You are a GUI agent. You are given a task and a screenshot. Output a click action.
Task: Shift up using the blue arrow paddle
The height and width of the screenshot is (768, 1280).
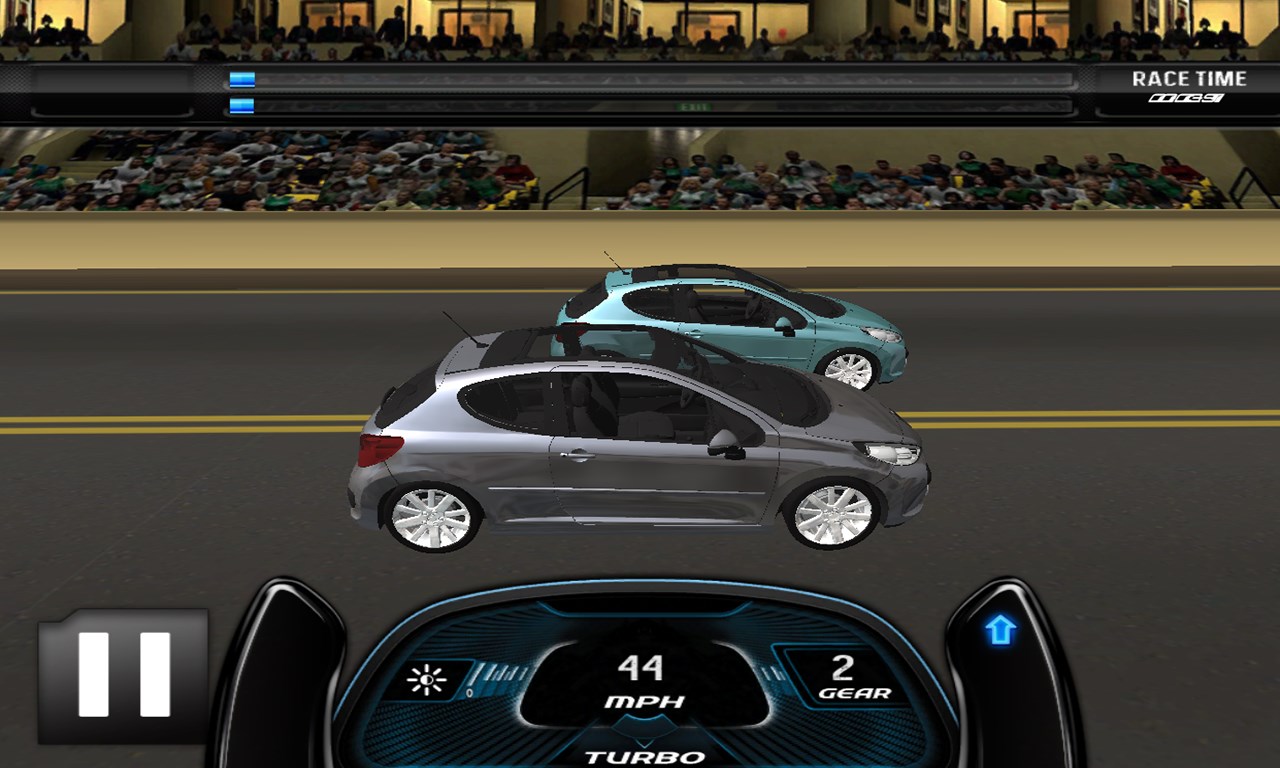[x=1000, y=630]
